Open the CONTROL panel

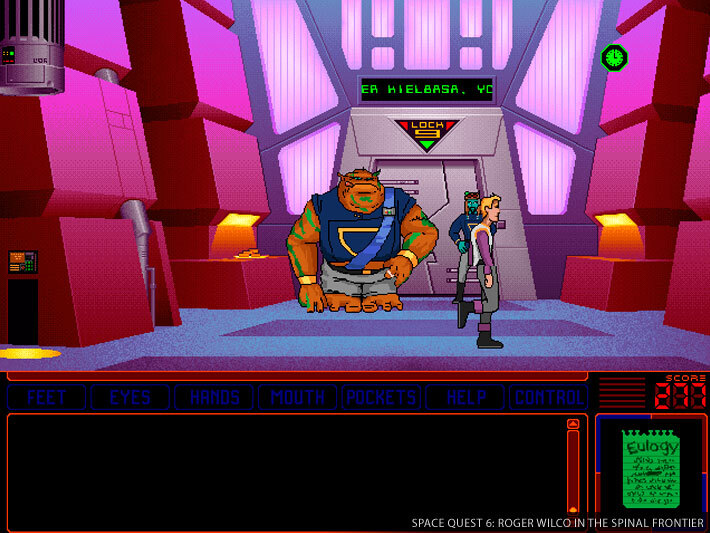[x=548, y=397]
